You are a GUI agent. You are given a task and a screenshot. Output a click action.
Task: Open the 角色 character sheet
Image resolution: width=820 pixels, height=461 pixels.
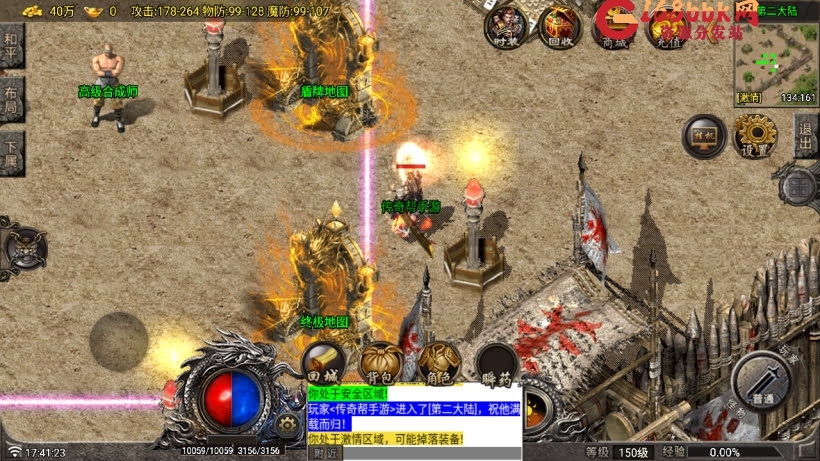click(x=438, y=362)
